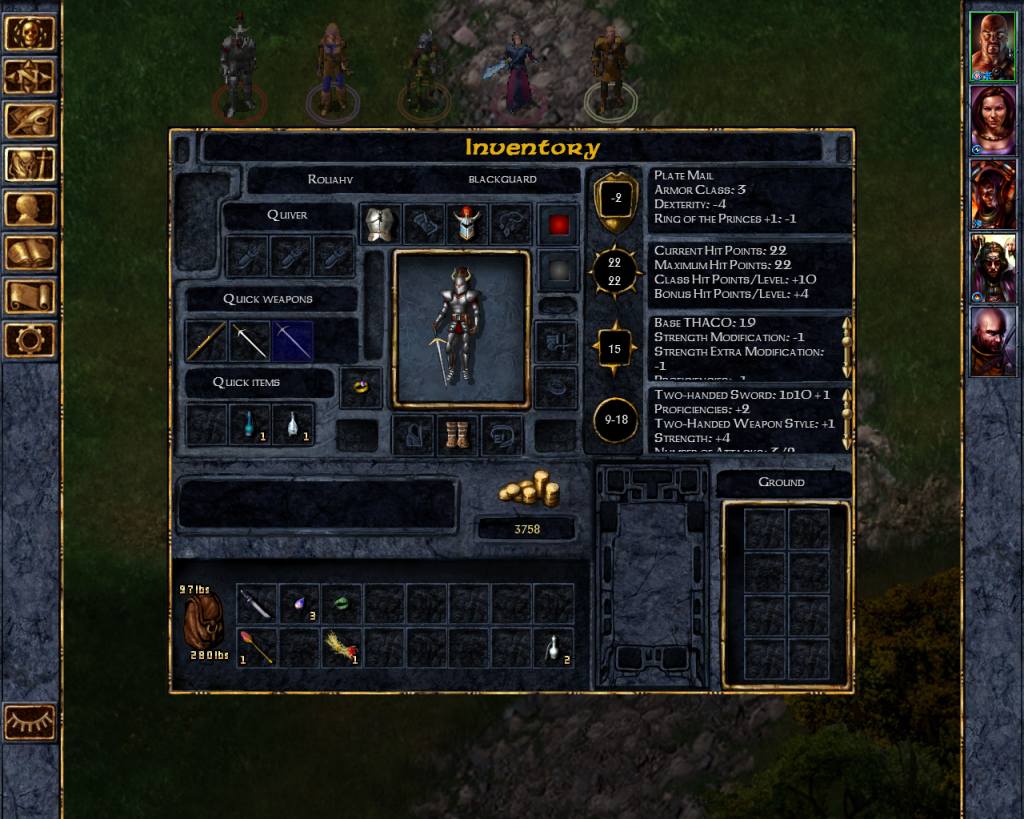
Task: Open the area map with the compass button
Action: 30,77
